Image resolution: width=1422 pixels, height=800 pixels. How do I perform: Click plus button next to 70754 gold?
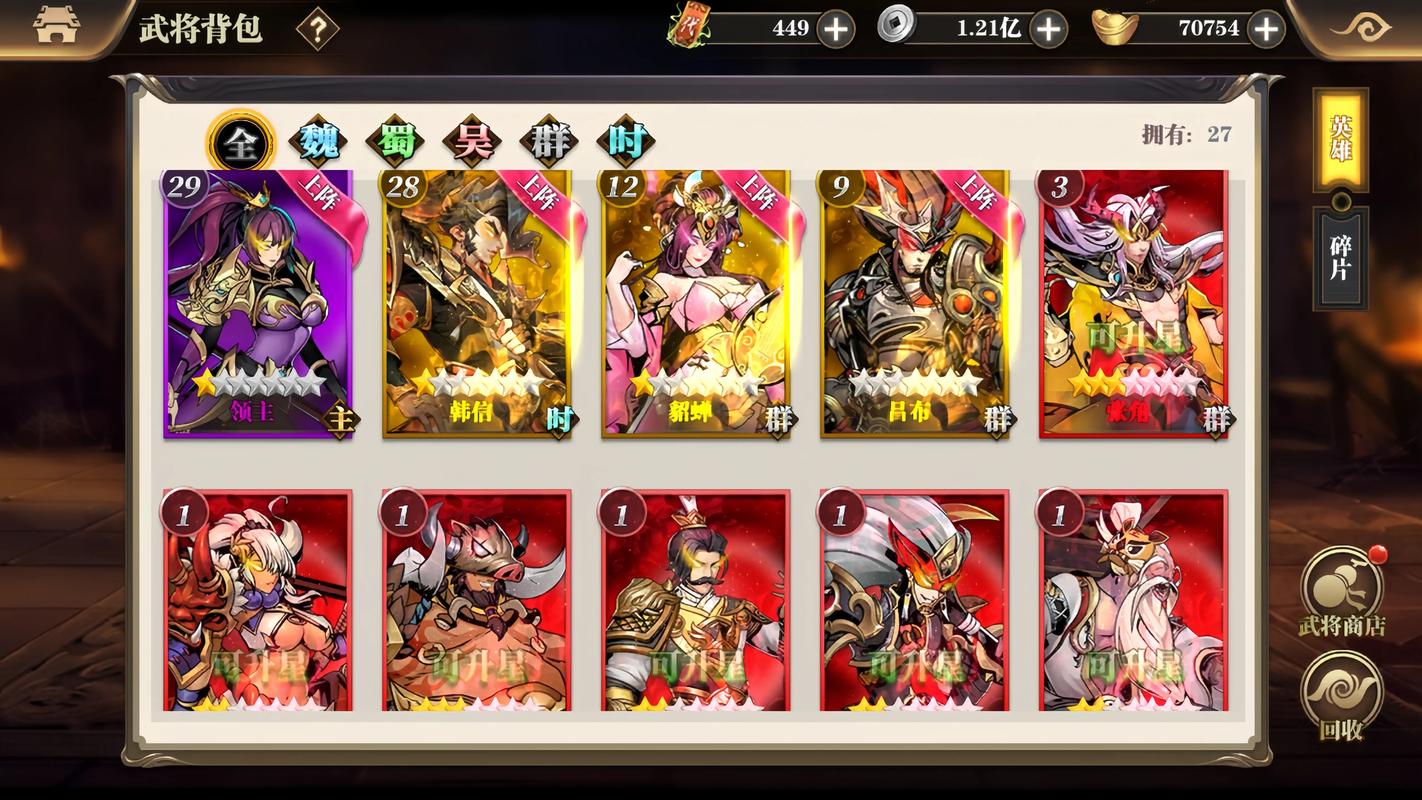click(x=1265, y=28)
